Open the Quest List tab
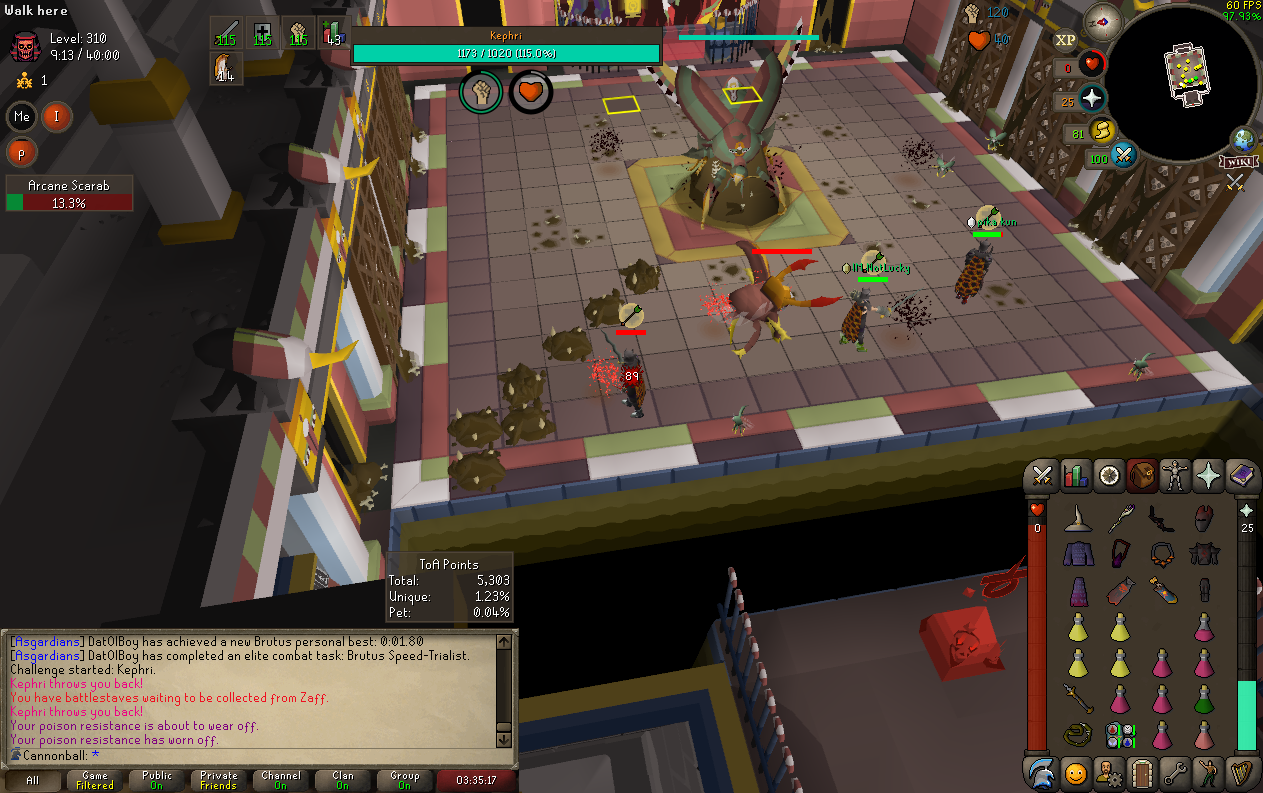The image size is (1263, 793). coord(1109,476)
